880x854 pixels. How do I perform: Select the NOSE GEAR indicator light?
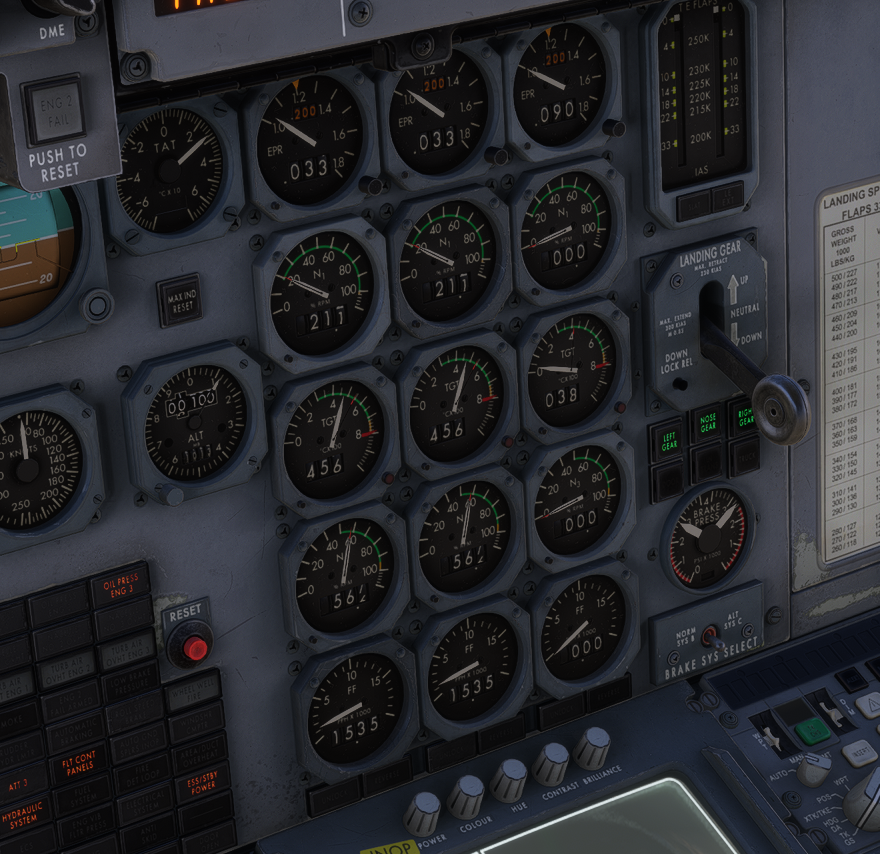tap(708, 425)
